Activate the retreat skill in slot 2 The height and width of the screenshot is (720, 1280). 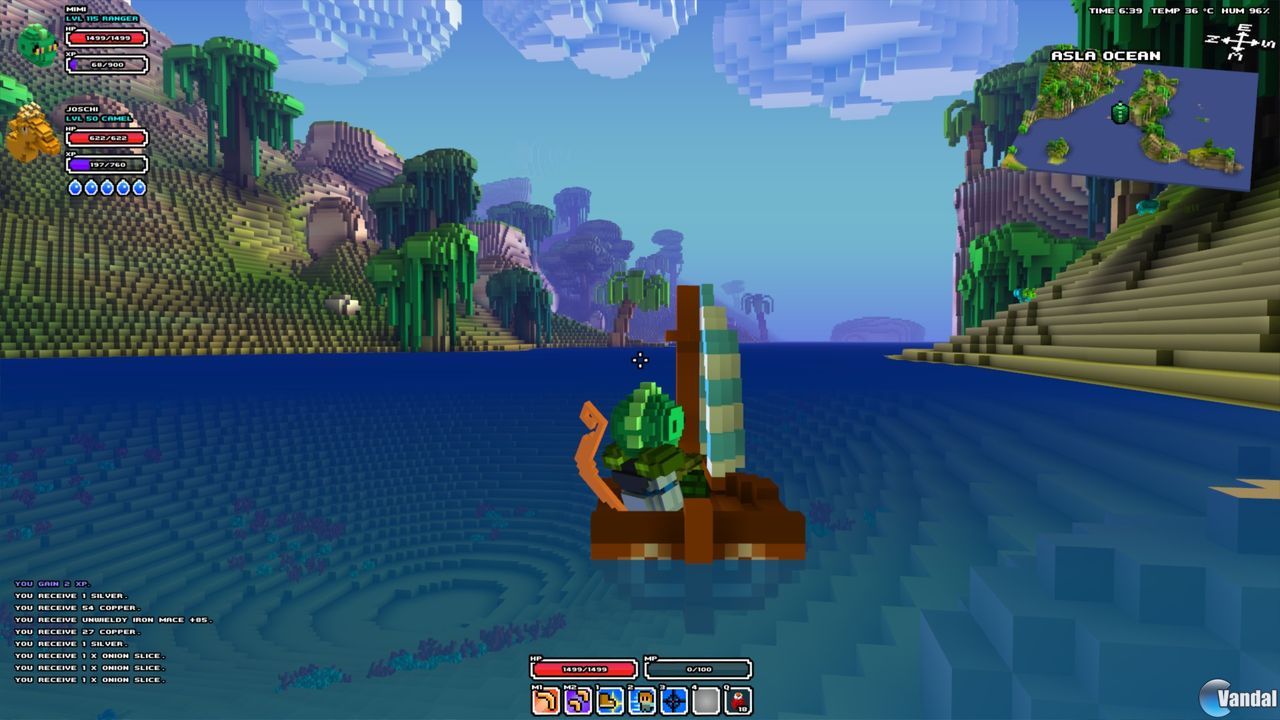point(640,700)
